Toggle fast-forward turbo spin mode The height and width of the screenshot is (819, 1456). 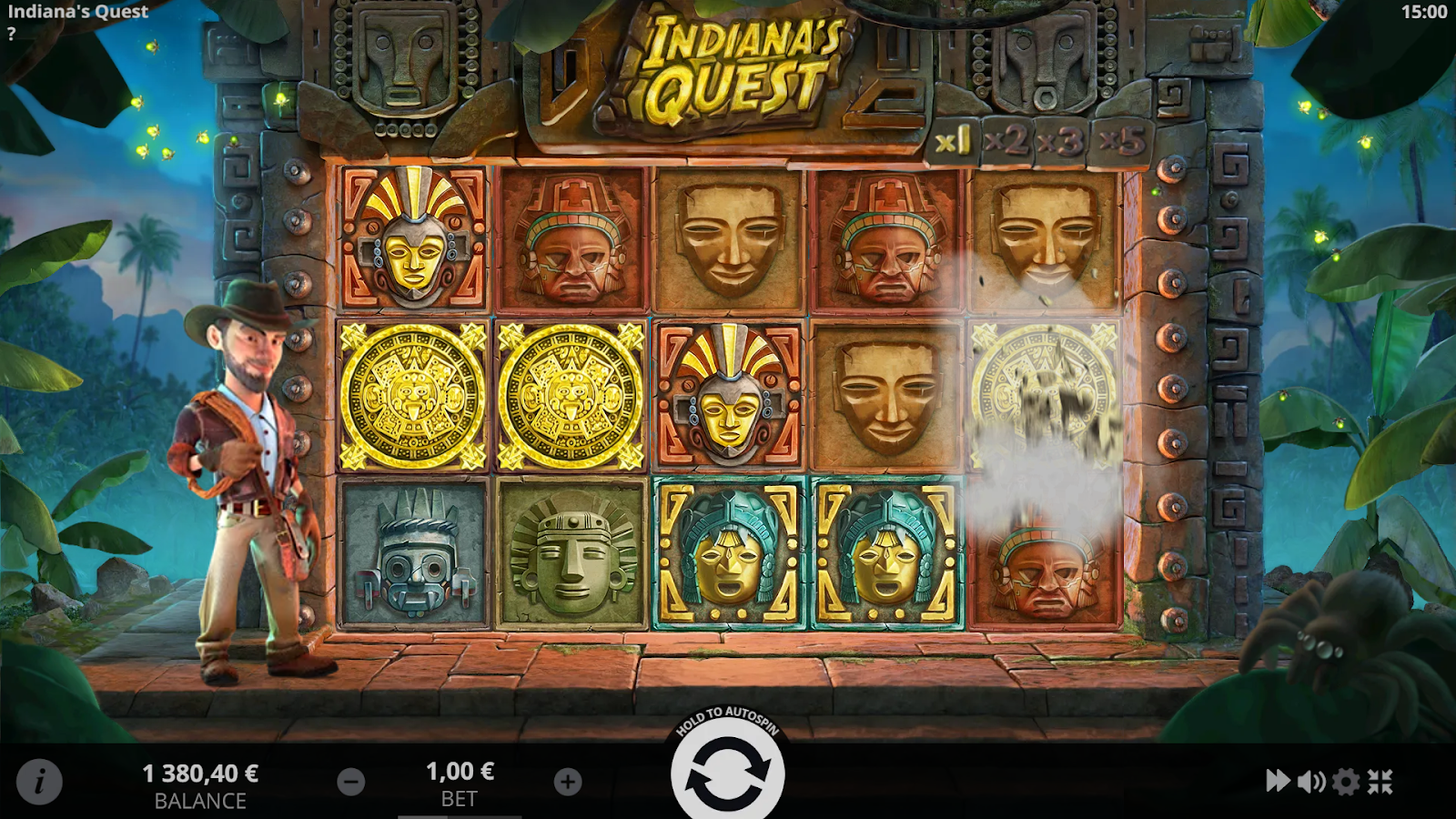tap(1278, 781)
